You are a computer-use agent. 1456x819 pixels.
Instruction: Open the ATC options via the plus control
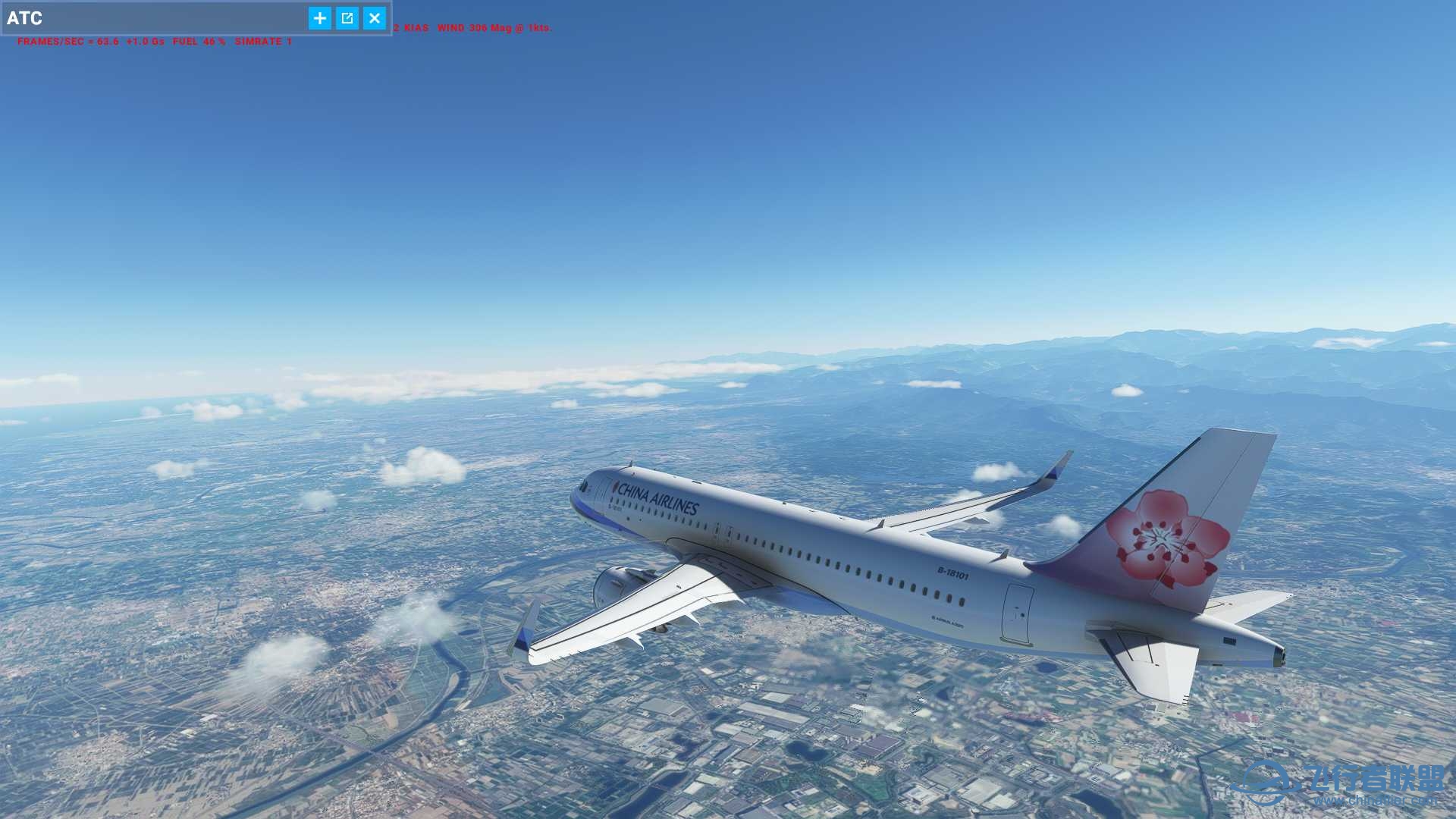pyautogui.click(x=318, y=18)
